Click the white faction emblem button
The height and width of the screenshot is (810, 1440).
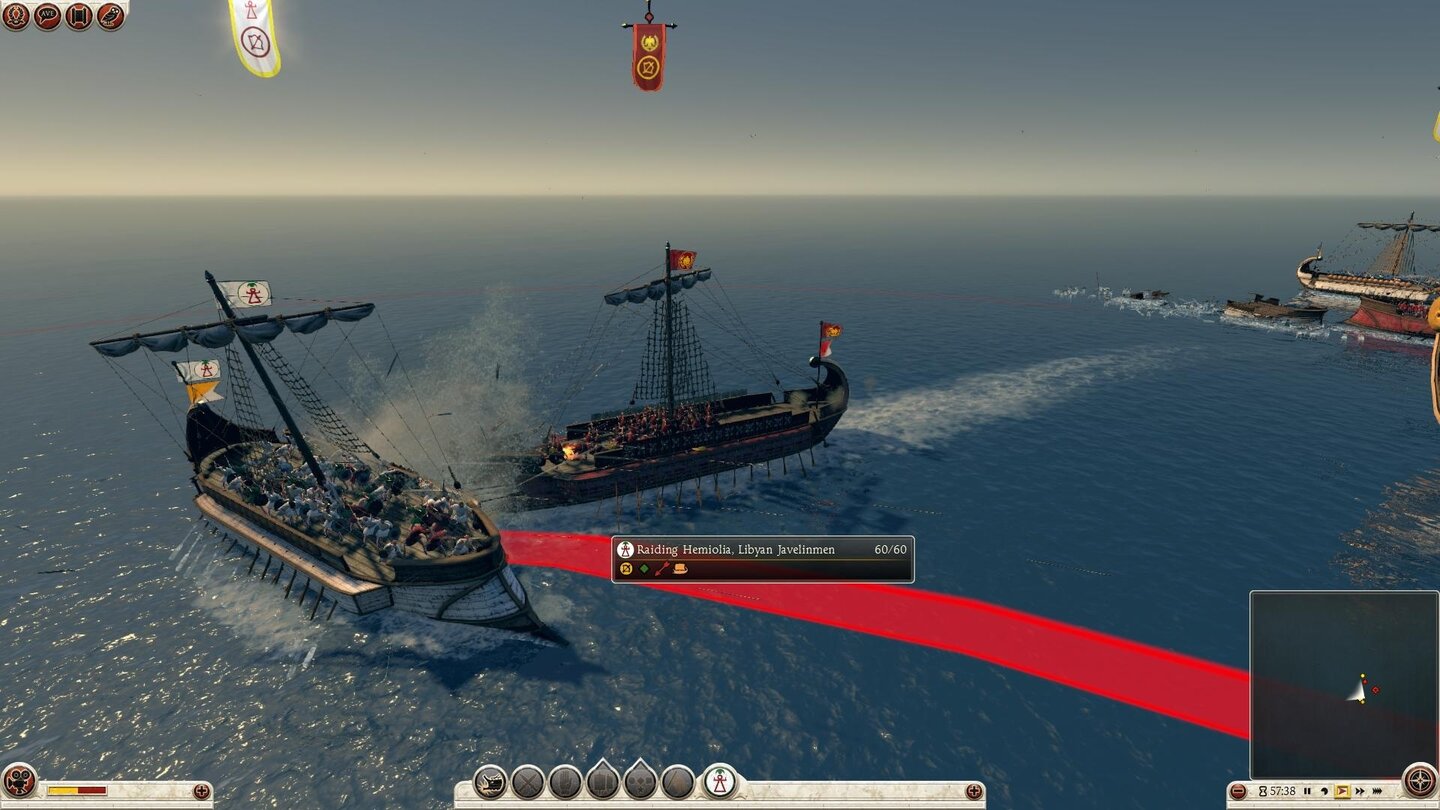tap(720, 781)
